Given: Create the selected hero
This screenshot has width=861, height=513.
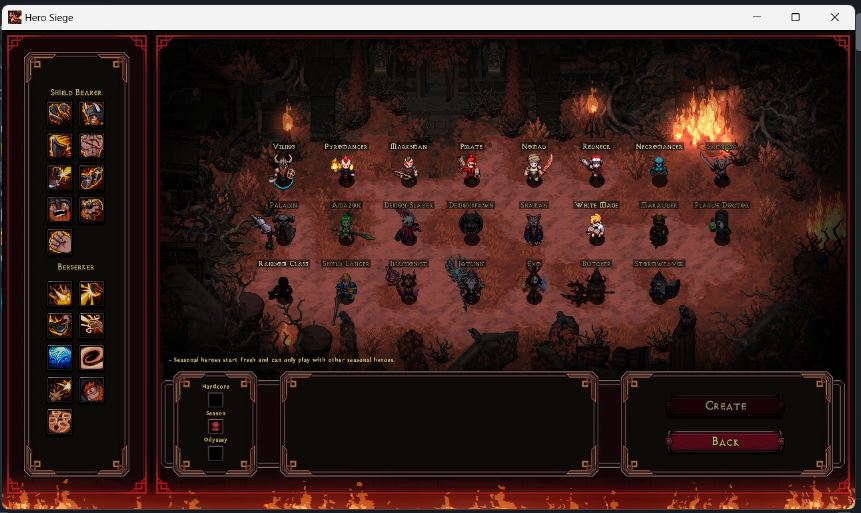Looking at the screenshot, I should pos(725,406).
